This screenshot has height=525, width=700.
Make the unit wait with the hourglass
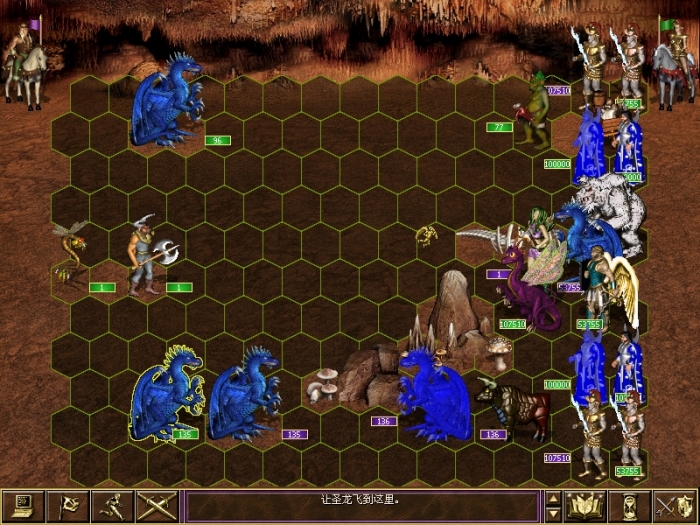(x=630, y=507)
